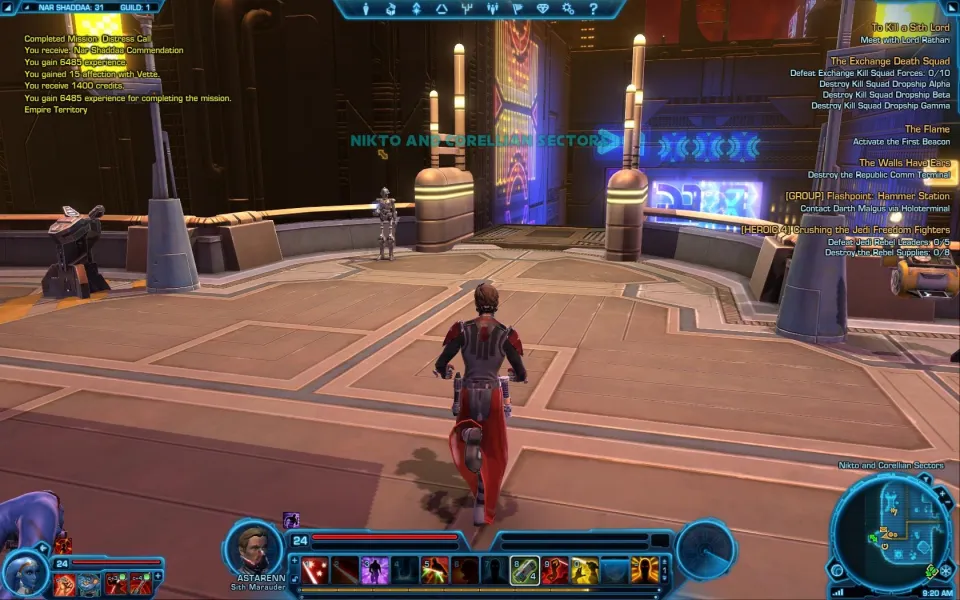Open the character sheet from top menu

[365, 9]
